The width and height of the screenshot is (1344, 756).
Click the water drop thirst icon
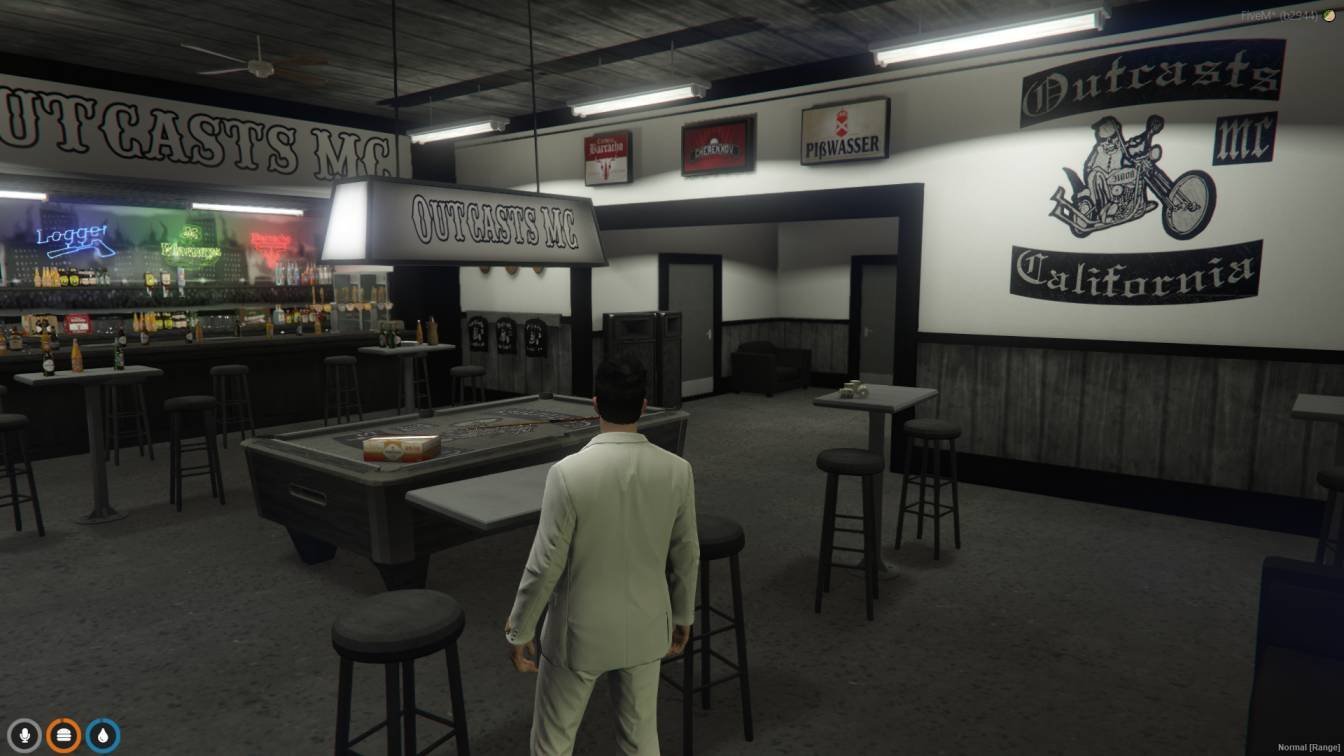tap(102, 736)
